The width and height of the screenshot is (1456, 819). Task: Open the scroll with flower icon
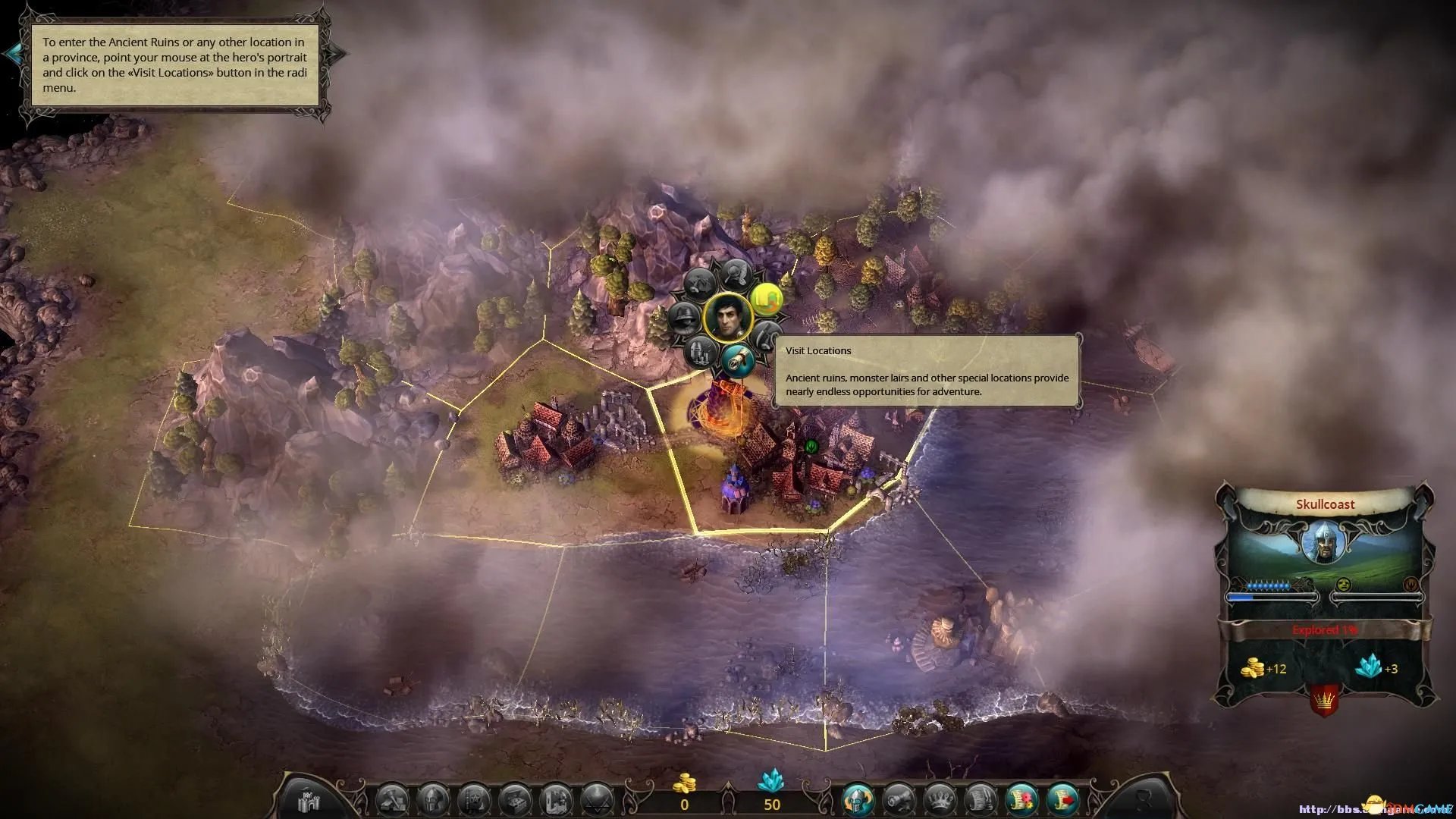pyautogui.click(x=1021, y=800)
